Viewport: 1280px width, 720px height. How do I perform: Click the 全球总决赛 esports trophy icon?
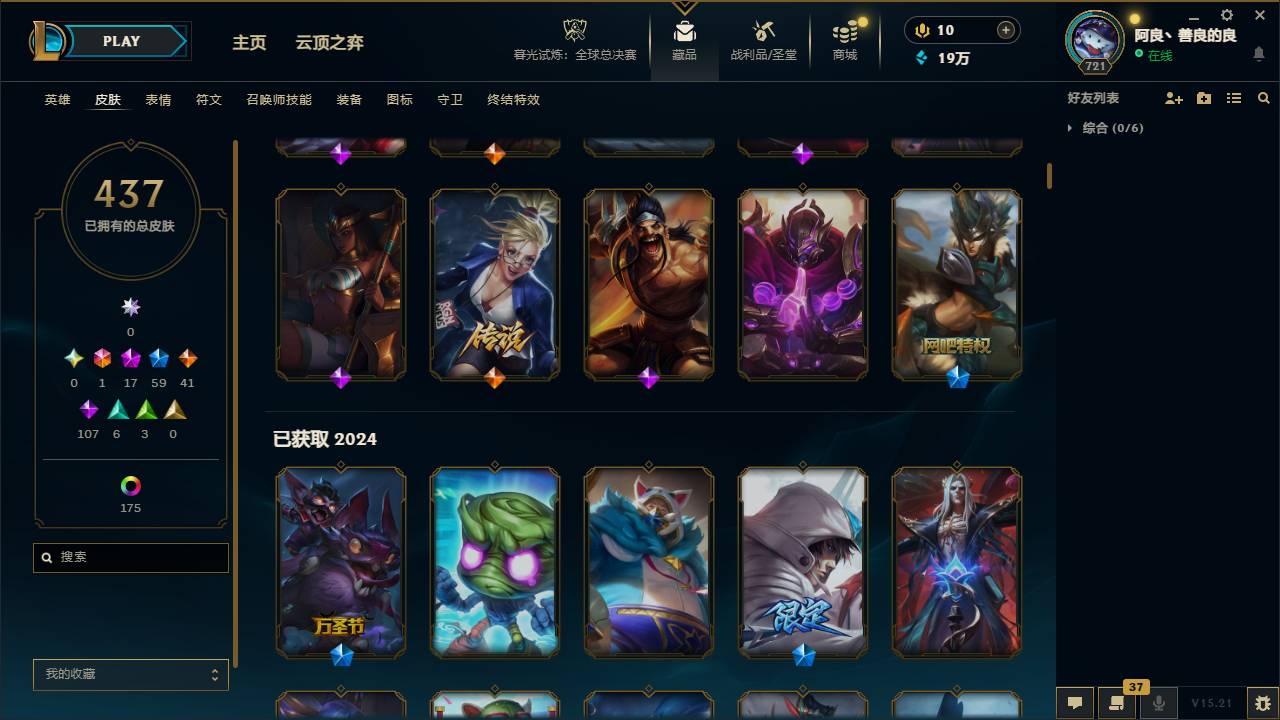(x=574, y=30)
